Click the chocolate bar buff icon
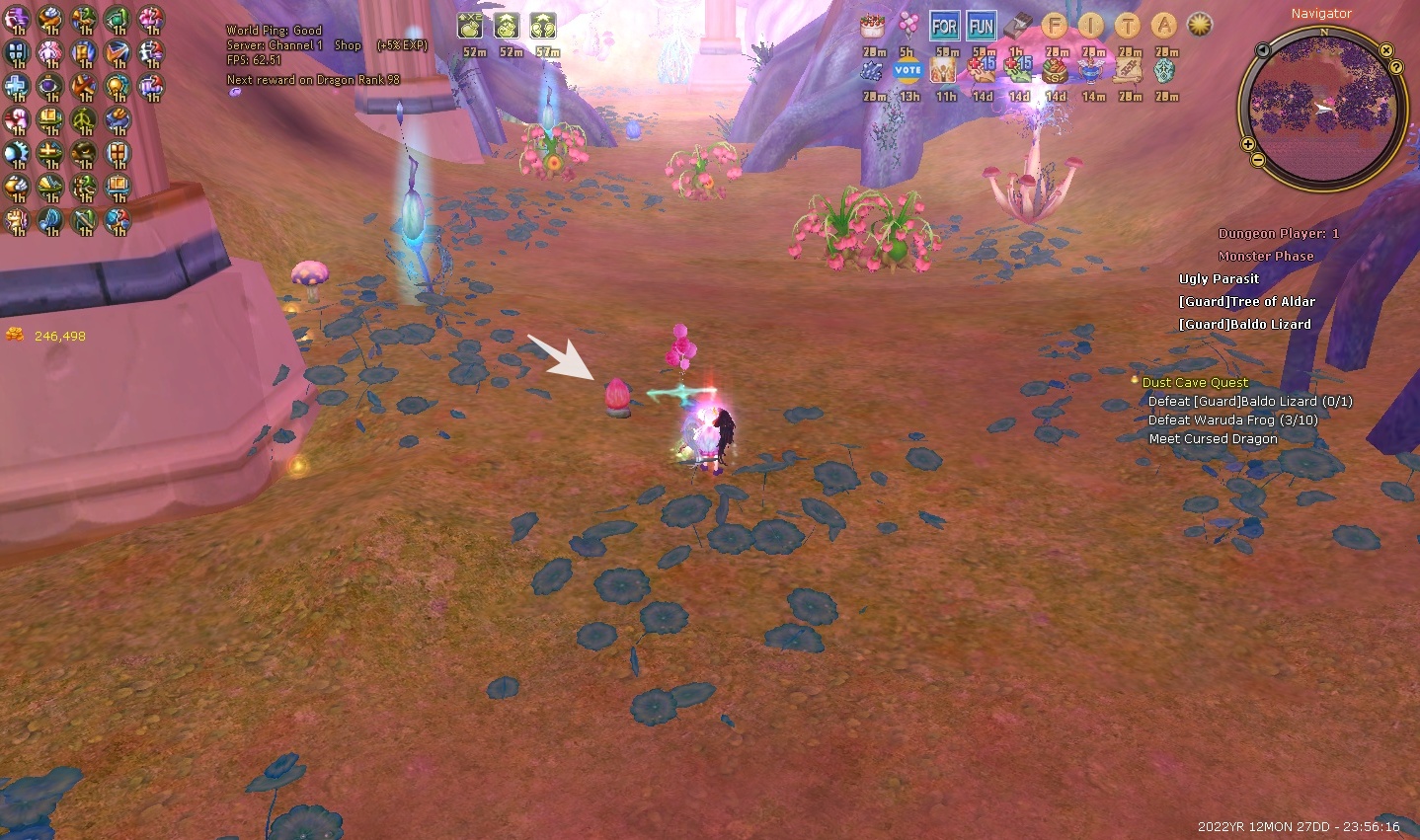1420x840 pixels. pos(1018,26)
